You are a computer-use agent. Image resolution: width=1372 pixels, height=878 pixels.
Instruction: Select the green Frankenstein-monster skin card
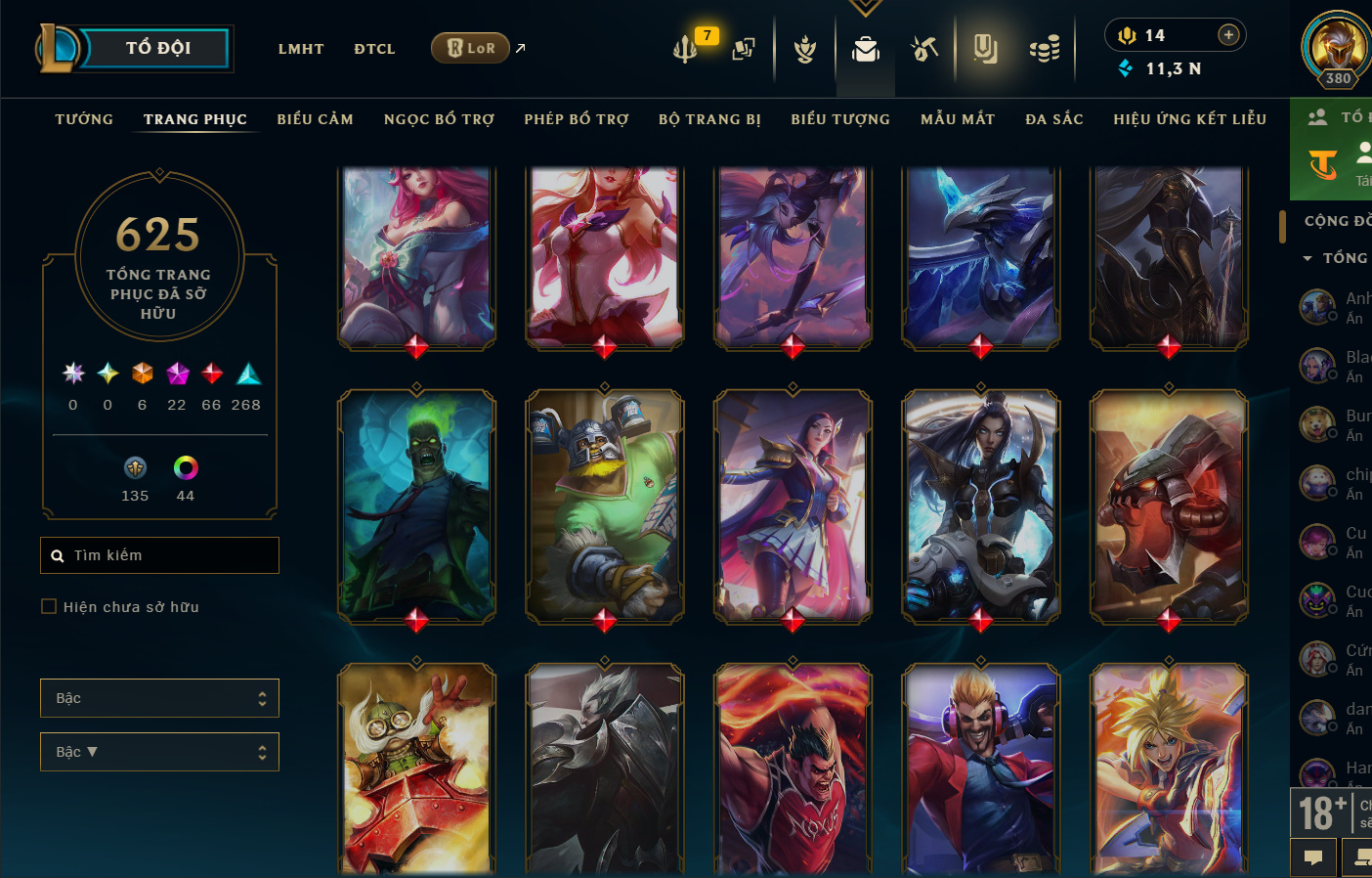416,506
